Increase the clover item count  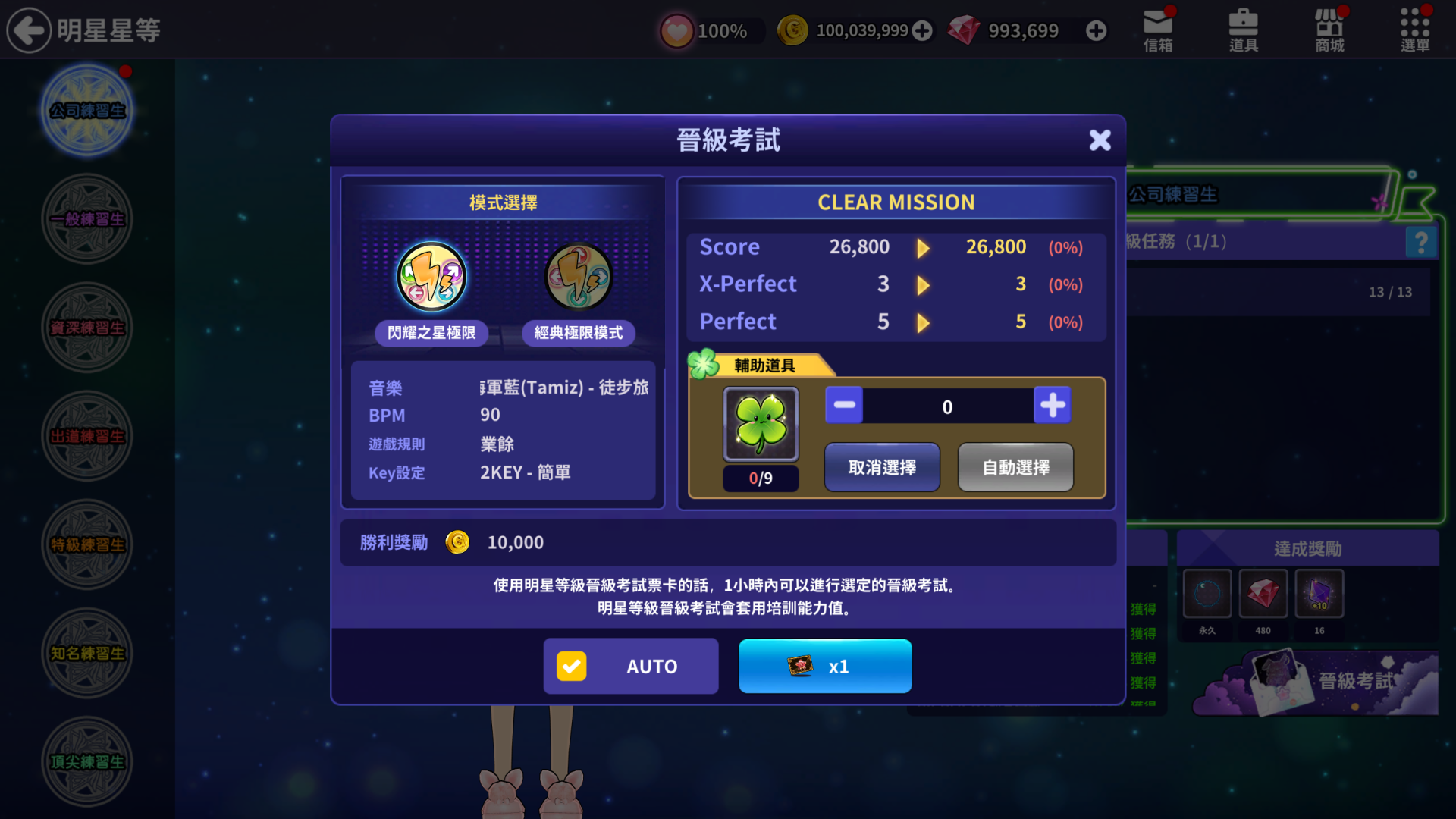coord(1052,406)
